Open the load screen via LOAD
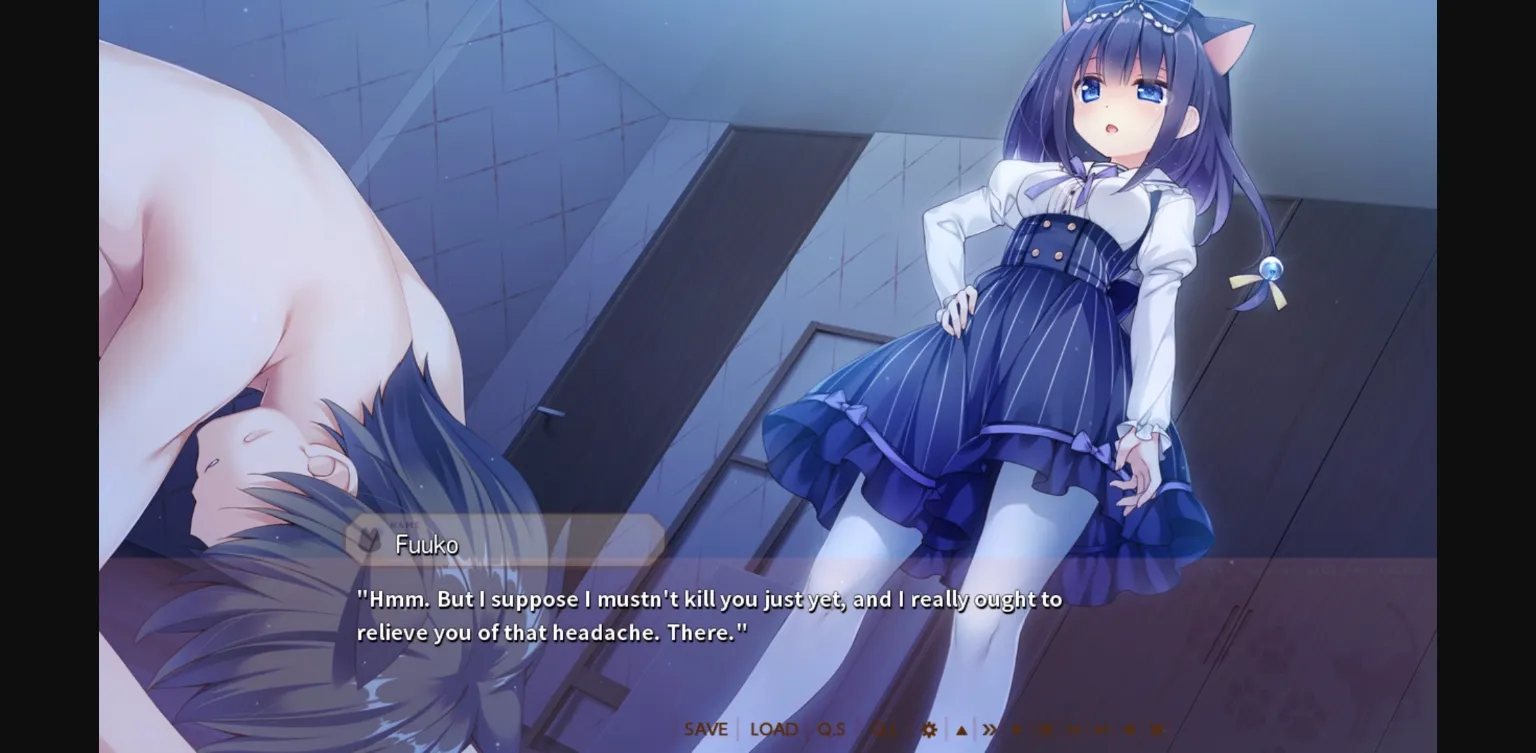The width and height of the screenshot is (1536, 753). 772,729
